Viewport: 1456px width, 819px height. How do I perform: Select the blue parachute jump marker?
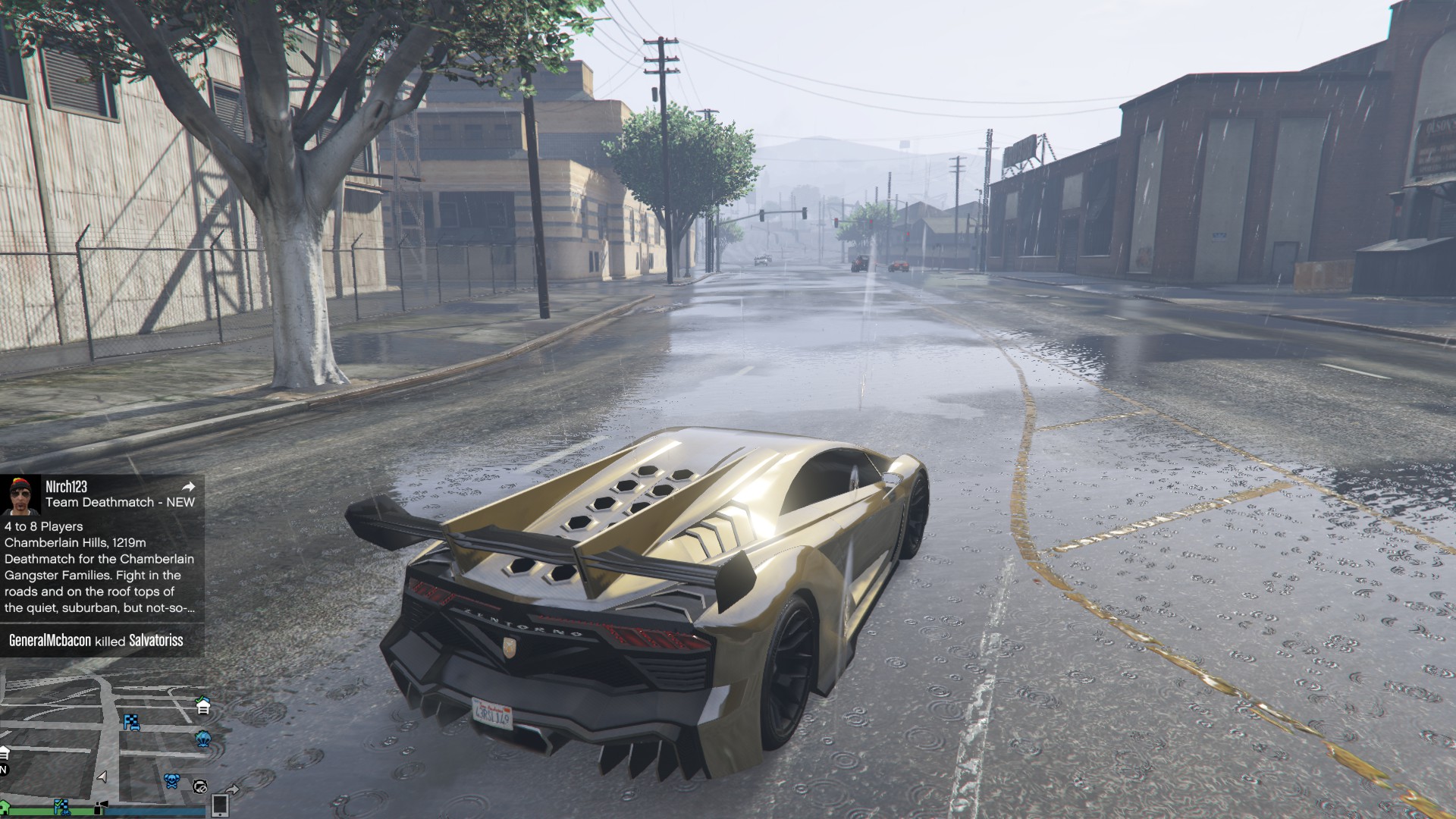(x=203, y=738)
